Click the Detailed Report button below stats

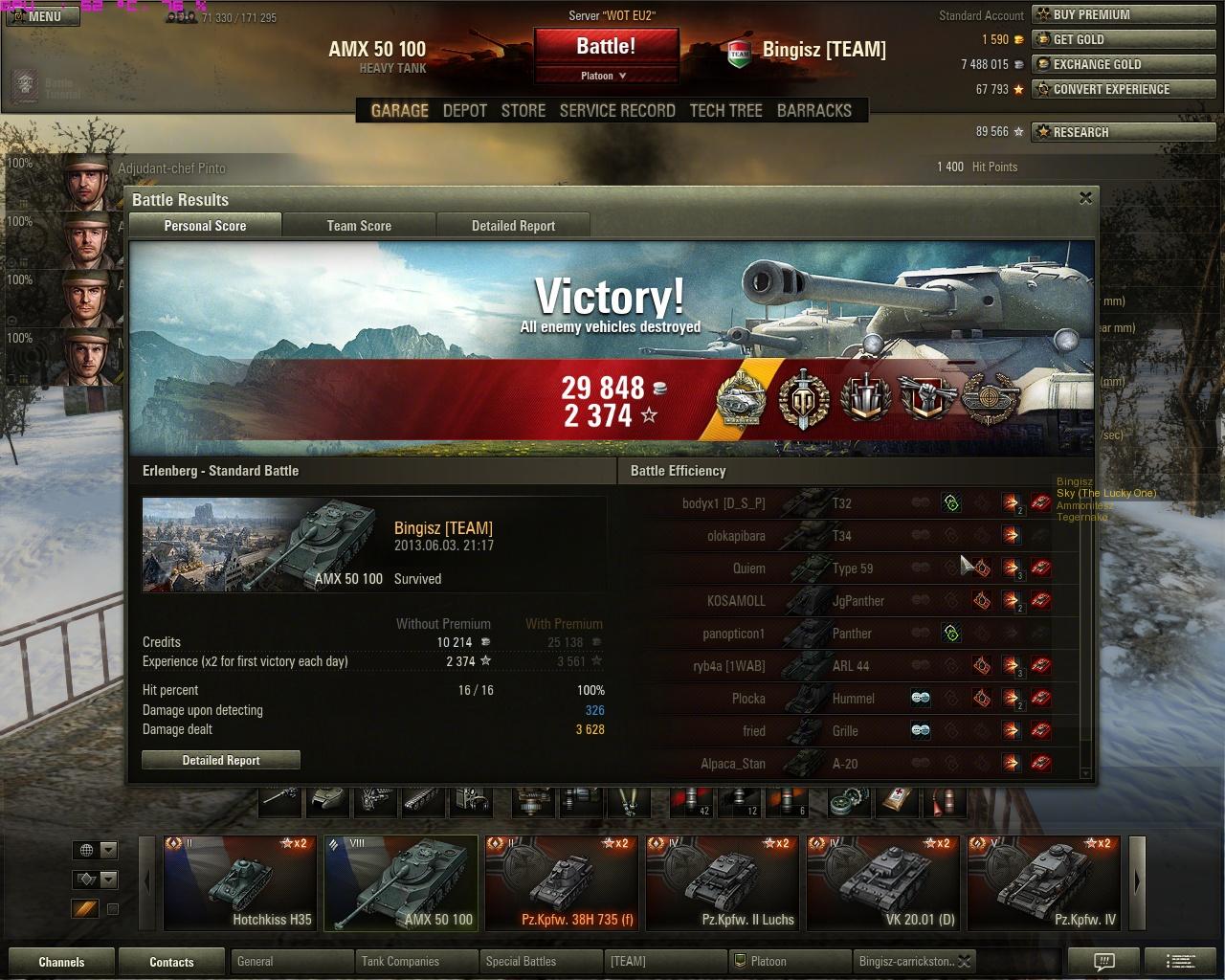(x=221, y=760)
